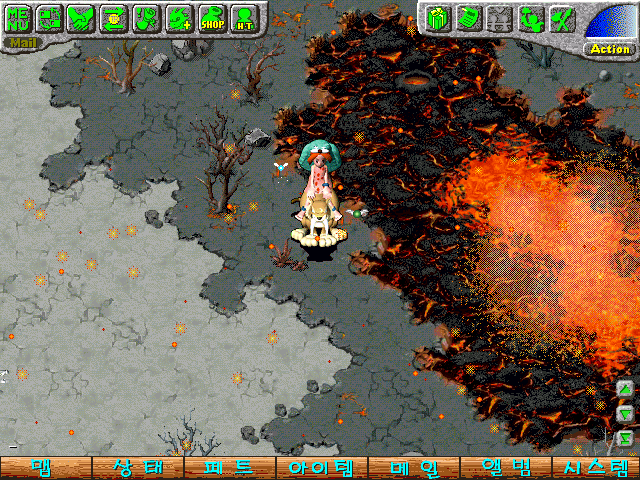Open the 앨범 (Album) tab
The height and width of the screenshot is (480, 640).
pos(503,468)
